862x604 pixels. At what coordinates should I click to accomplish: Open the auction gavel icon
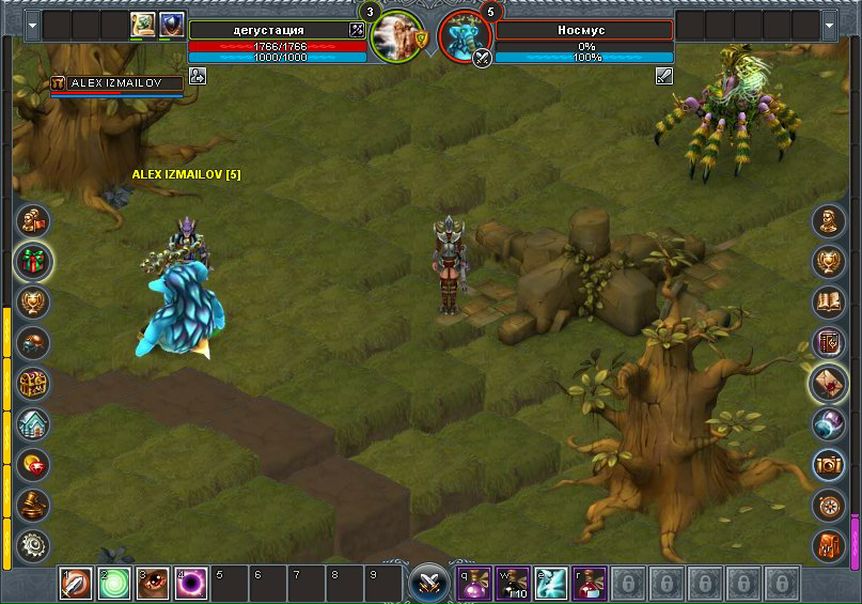(34, 504)
